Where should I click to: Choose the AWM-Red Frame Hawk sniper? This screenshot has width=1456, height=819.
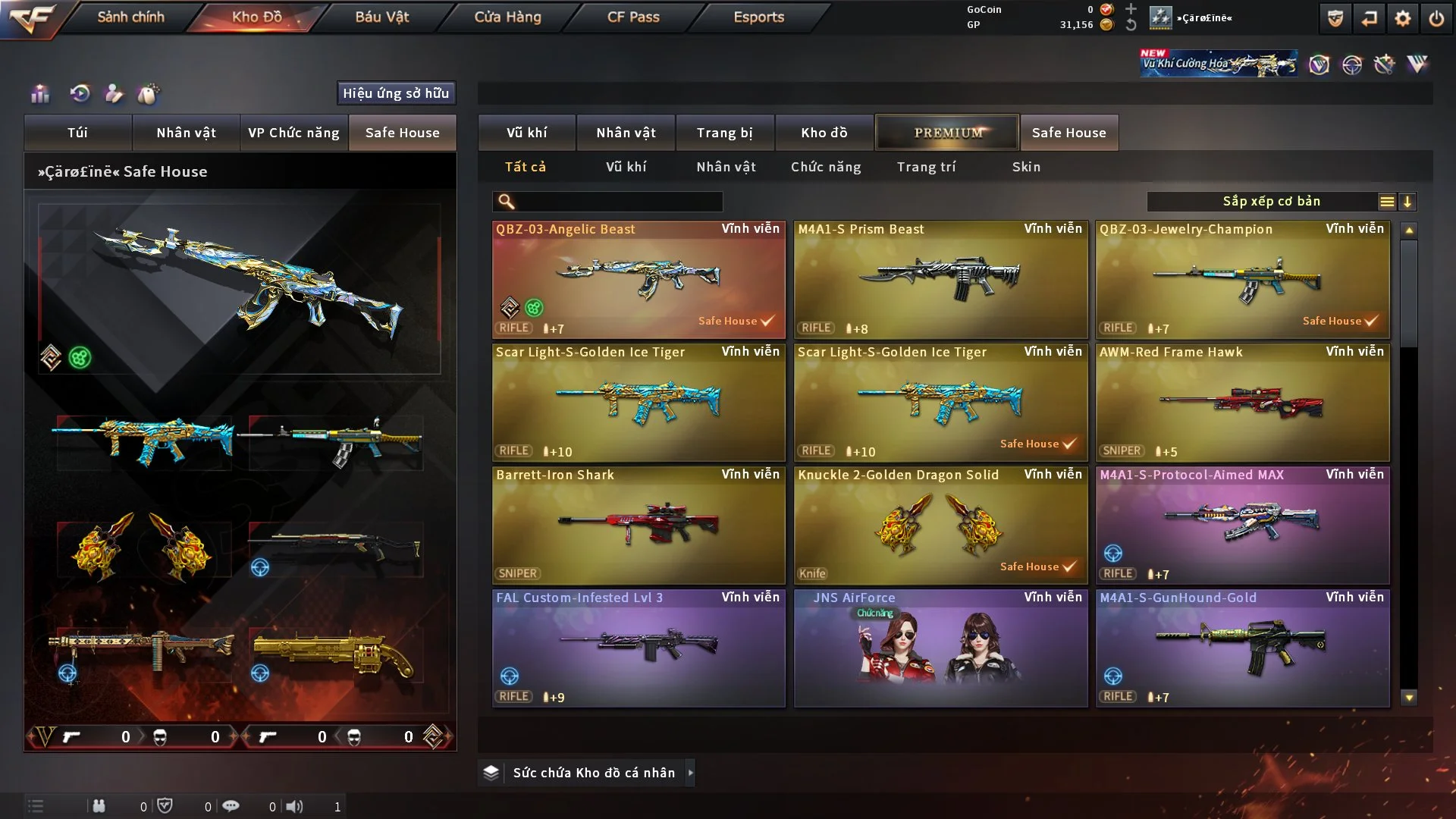[x=1242, y=402]
